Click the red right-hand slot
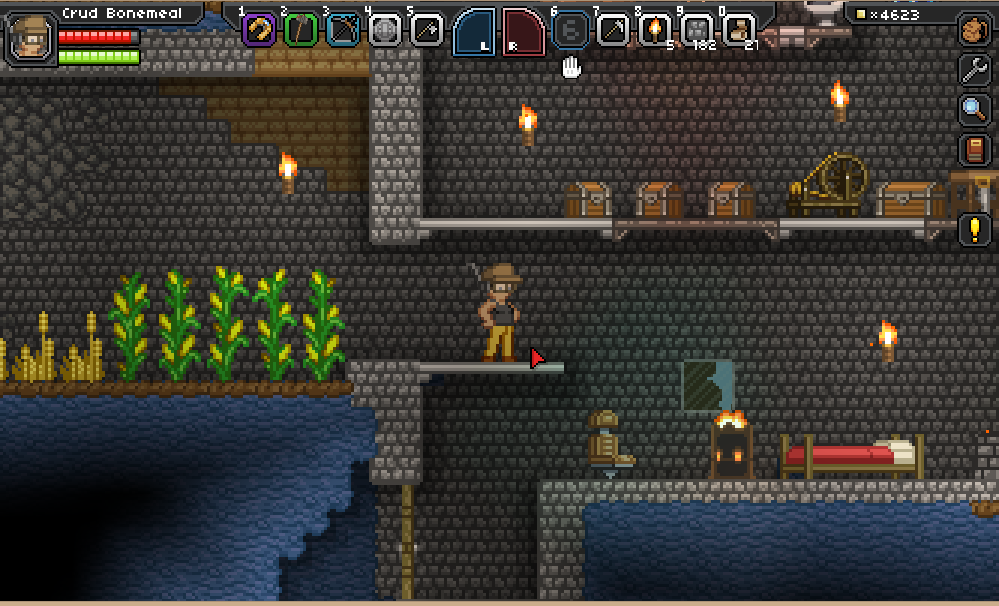Image resolution: width=999 pixels, height=606 pixels. pos(523,32)
